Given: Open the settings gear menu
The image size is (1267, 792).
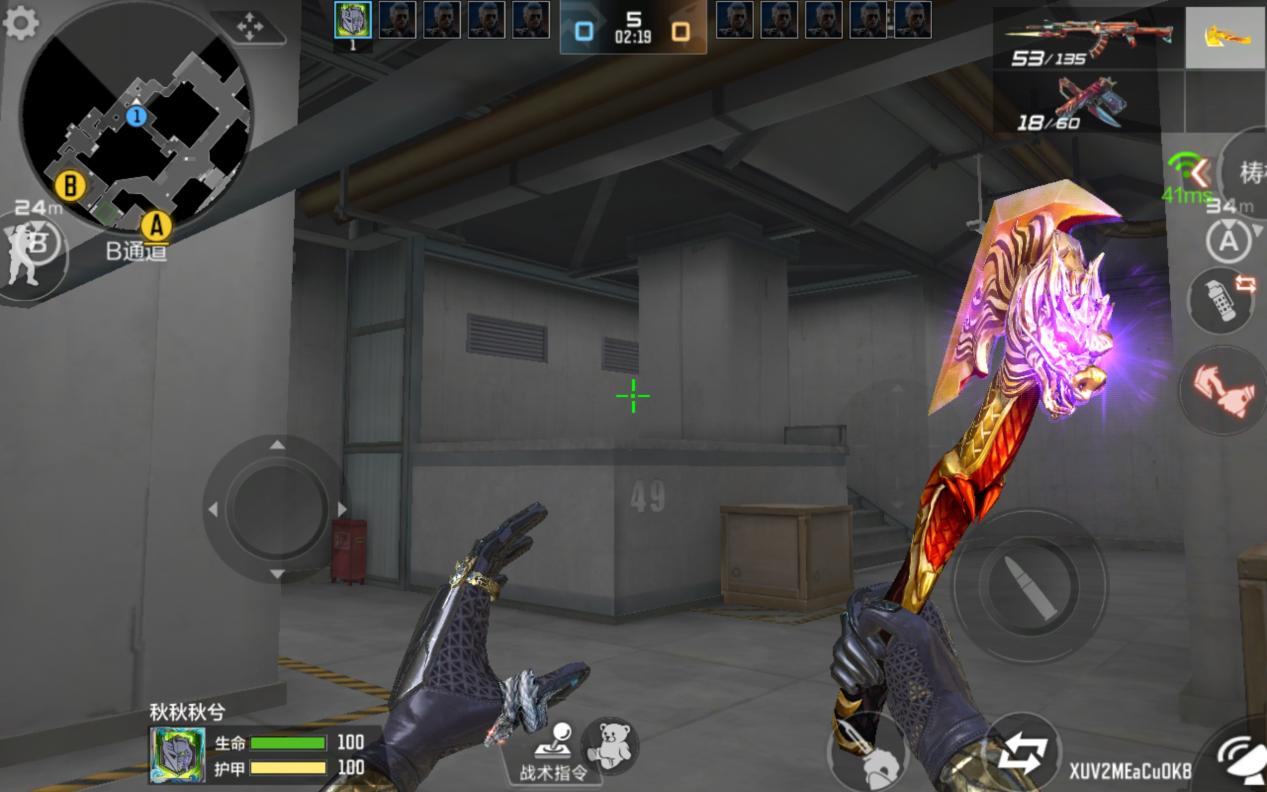Looking at the screenshot, I should coord(20,22).
